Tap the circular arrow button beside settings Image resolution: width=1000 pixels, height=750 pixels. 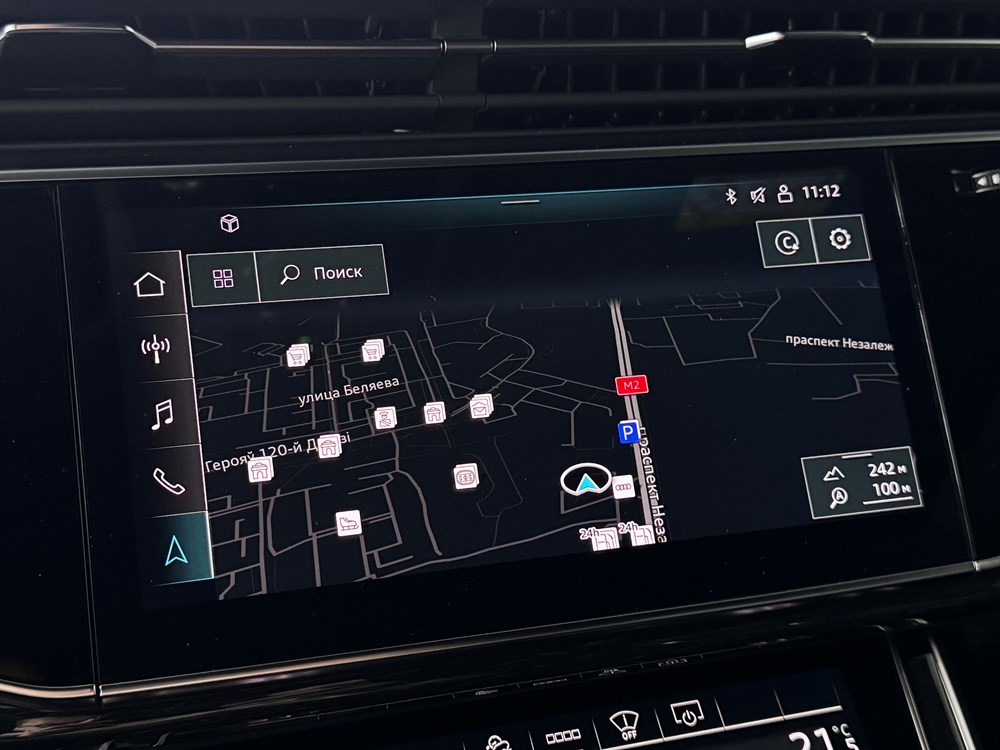coord(786,243)
